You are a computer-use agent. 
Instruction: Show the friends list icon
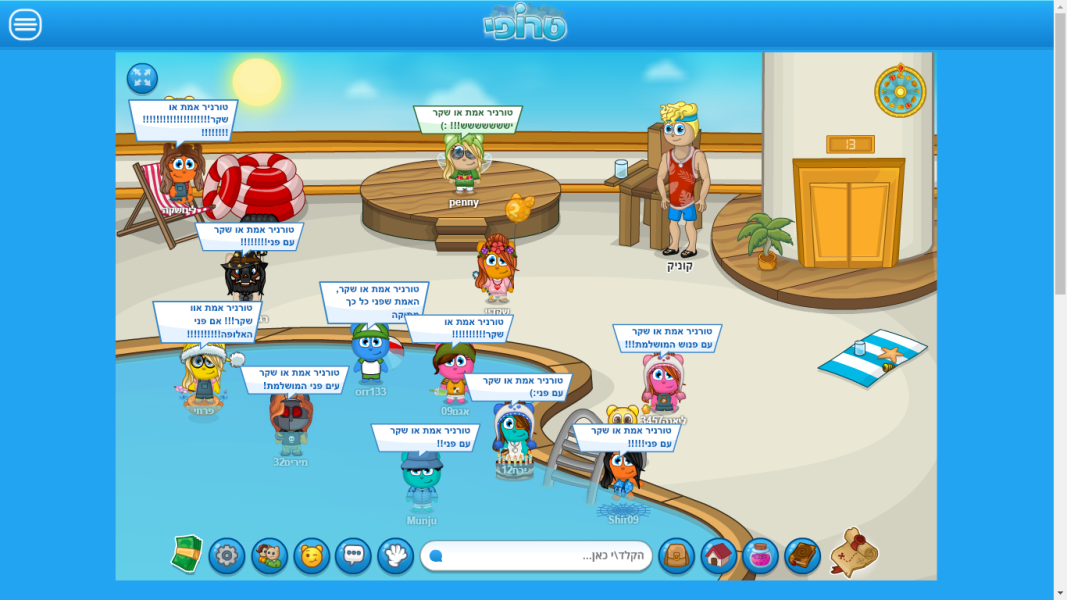point(269,556)
